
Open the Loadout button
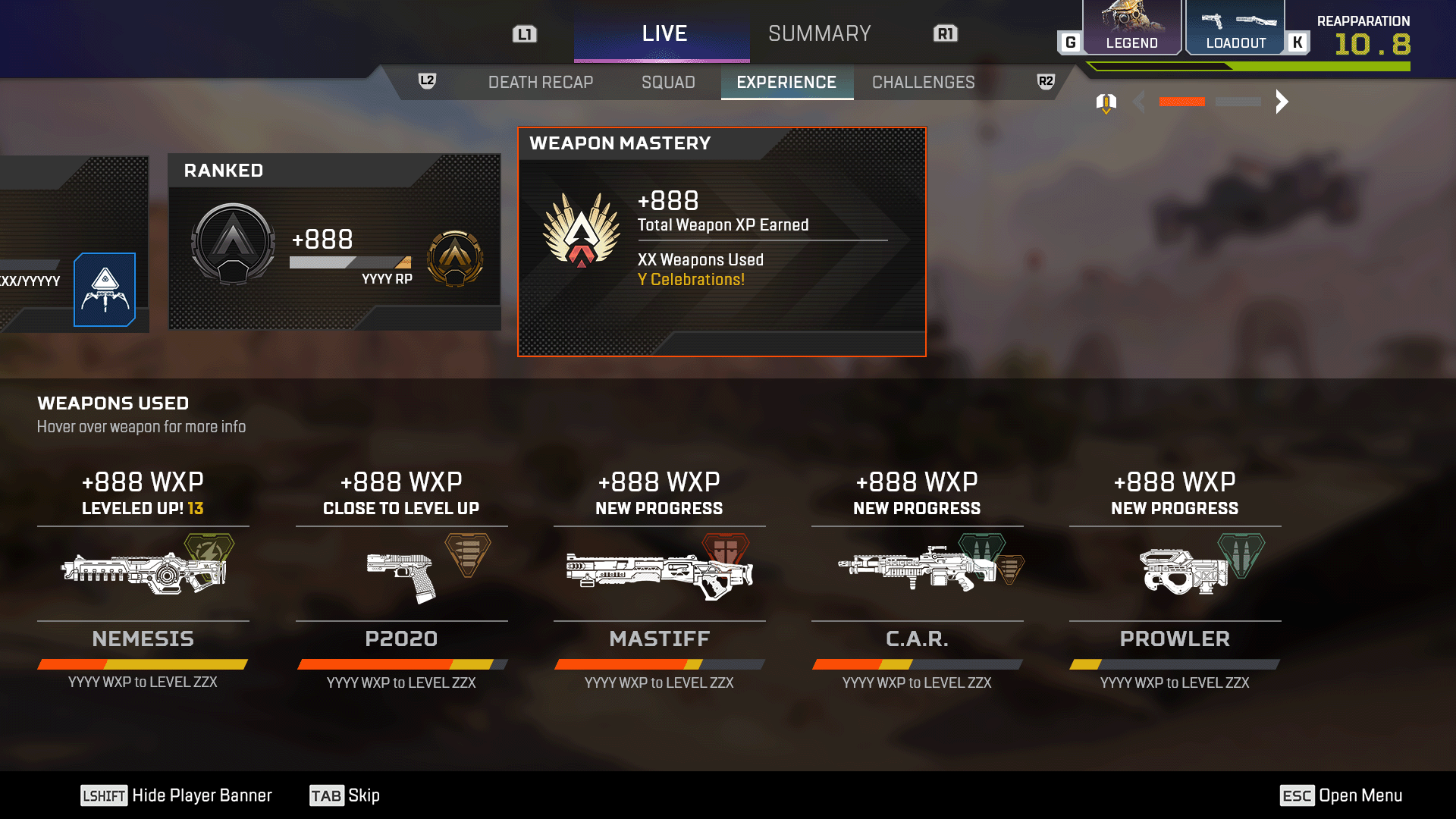[1235, 29]
